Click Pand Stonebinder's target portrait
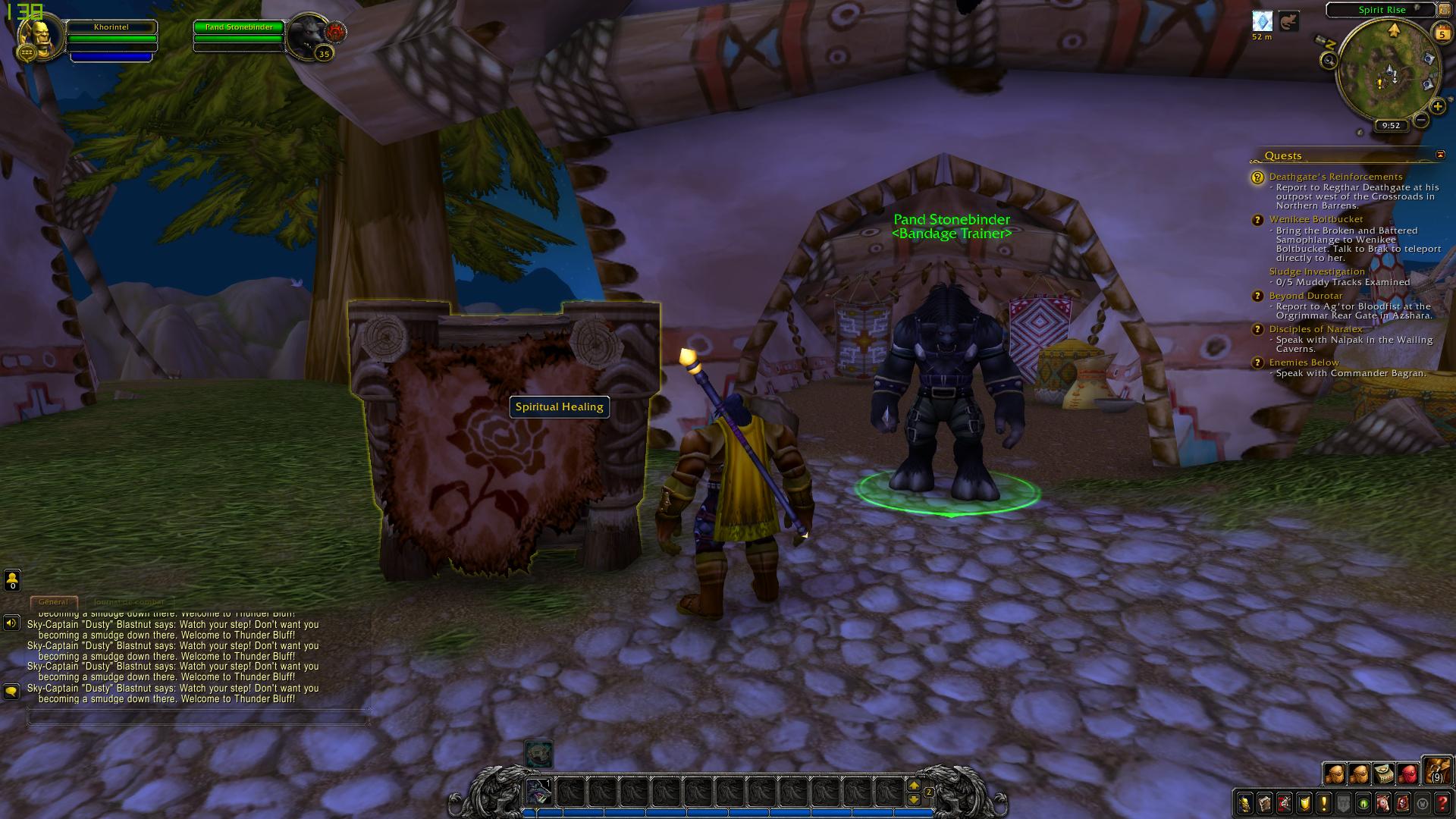 (x=309, y=35)
